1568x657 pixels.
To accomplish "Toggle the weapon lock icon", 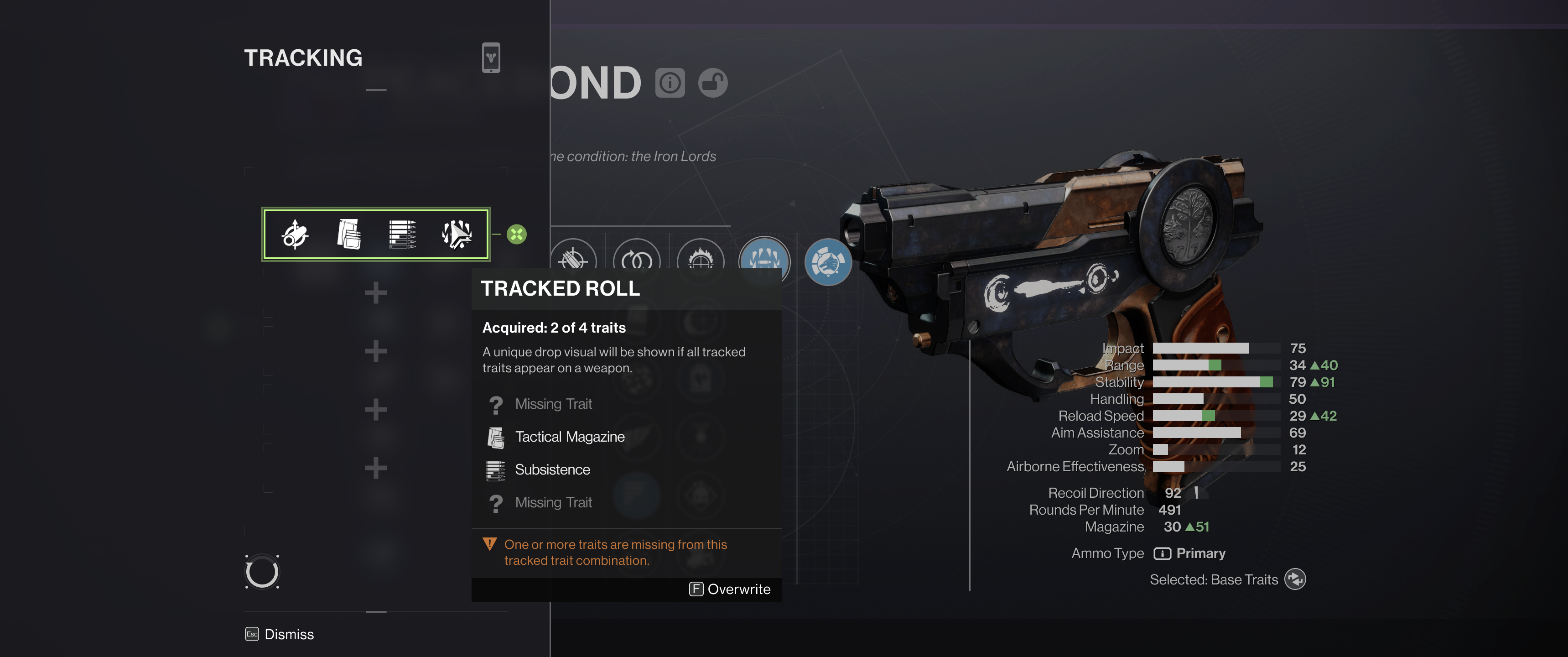I will click(713, 83).
